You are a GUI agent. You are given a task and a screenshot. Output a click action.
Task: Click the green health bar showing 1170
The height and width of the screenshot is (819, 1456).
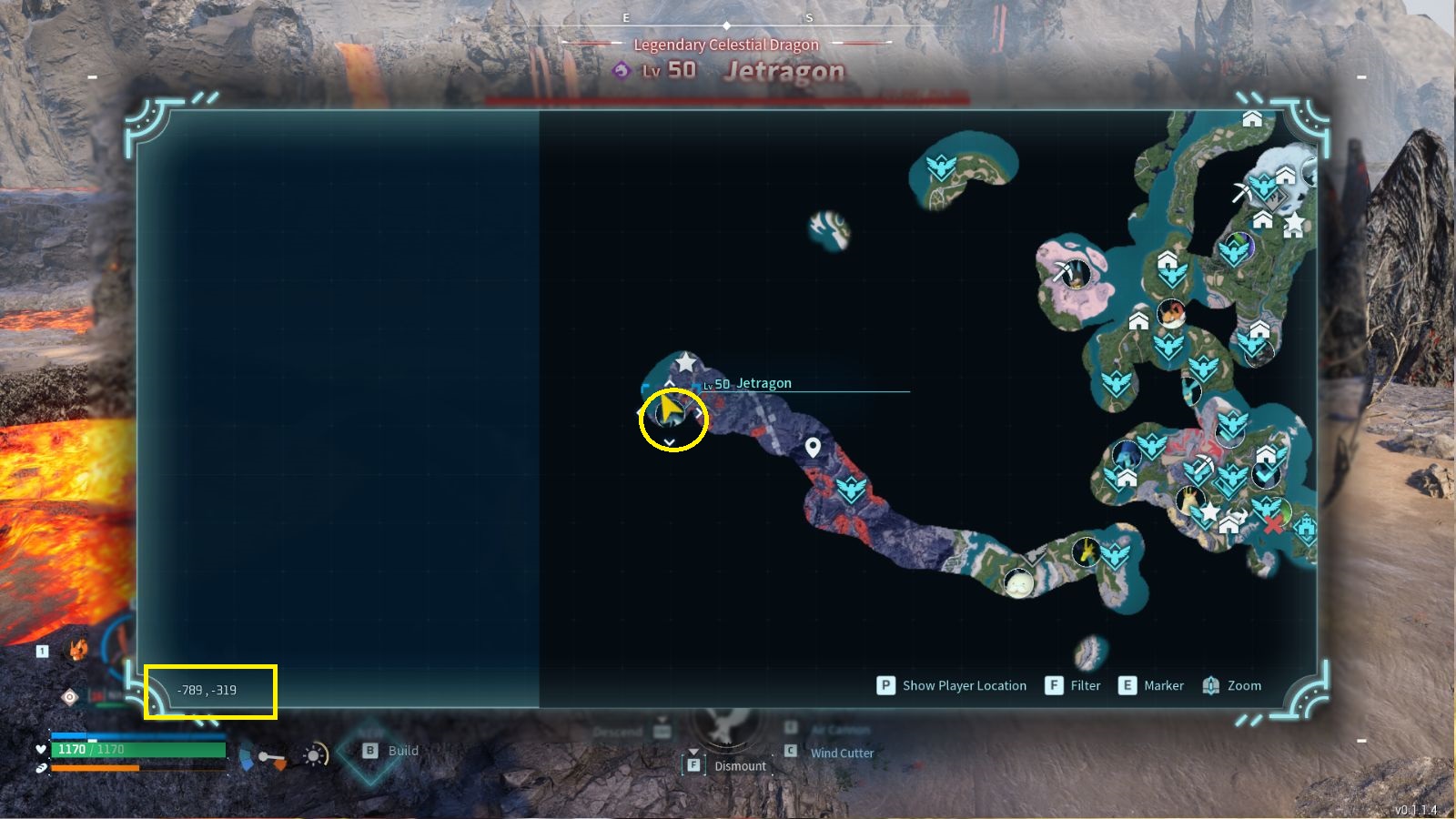(136, 750)
